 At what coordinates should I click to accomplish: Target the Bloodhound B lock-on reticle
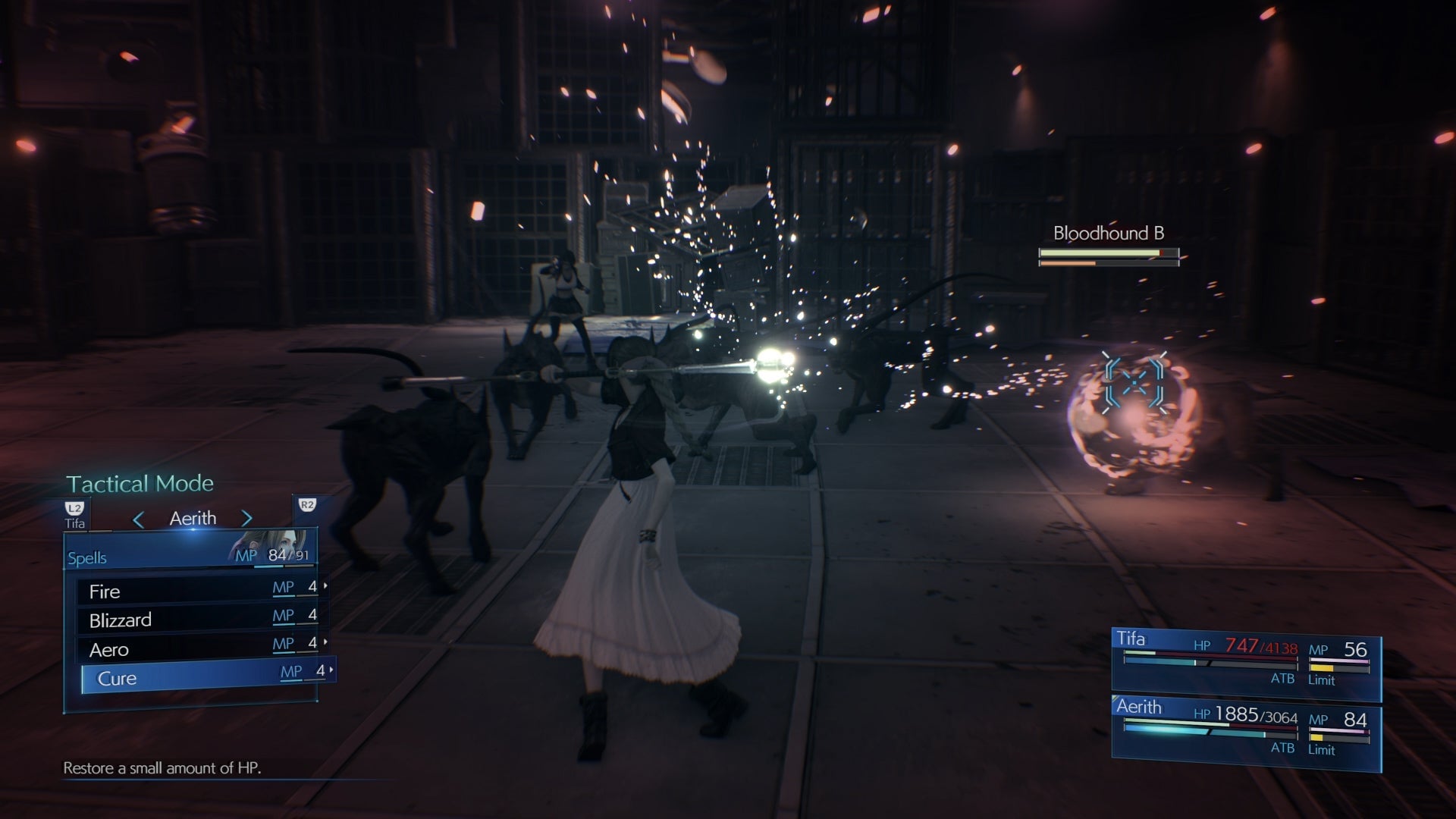[x=1134, y=384]
